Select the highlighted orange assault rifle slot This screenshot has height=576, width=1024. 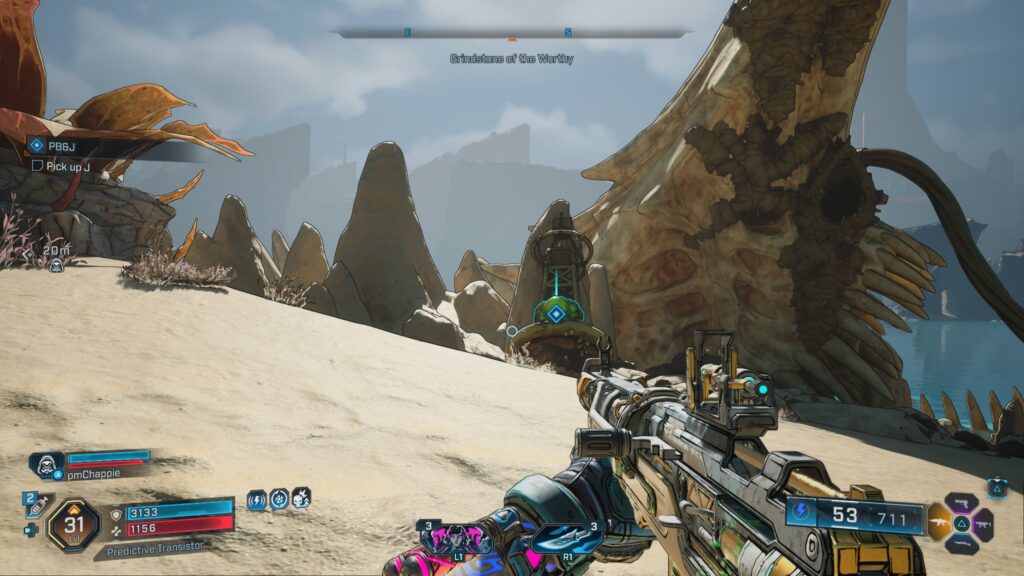click(x=939, y=521)
